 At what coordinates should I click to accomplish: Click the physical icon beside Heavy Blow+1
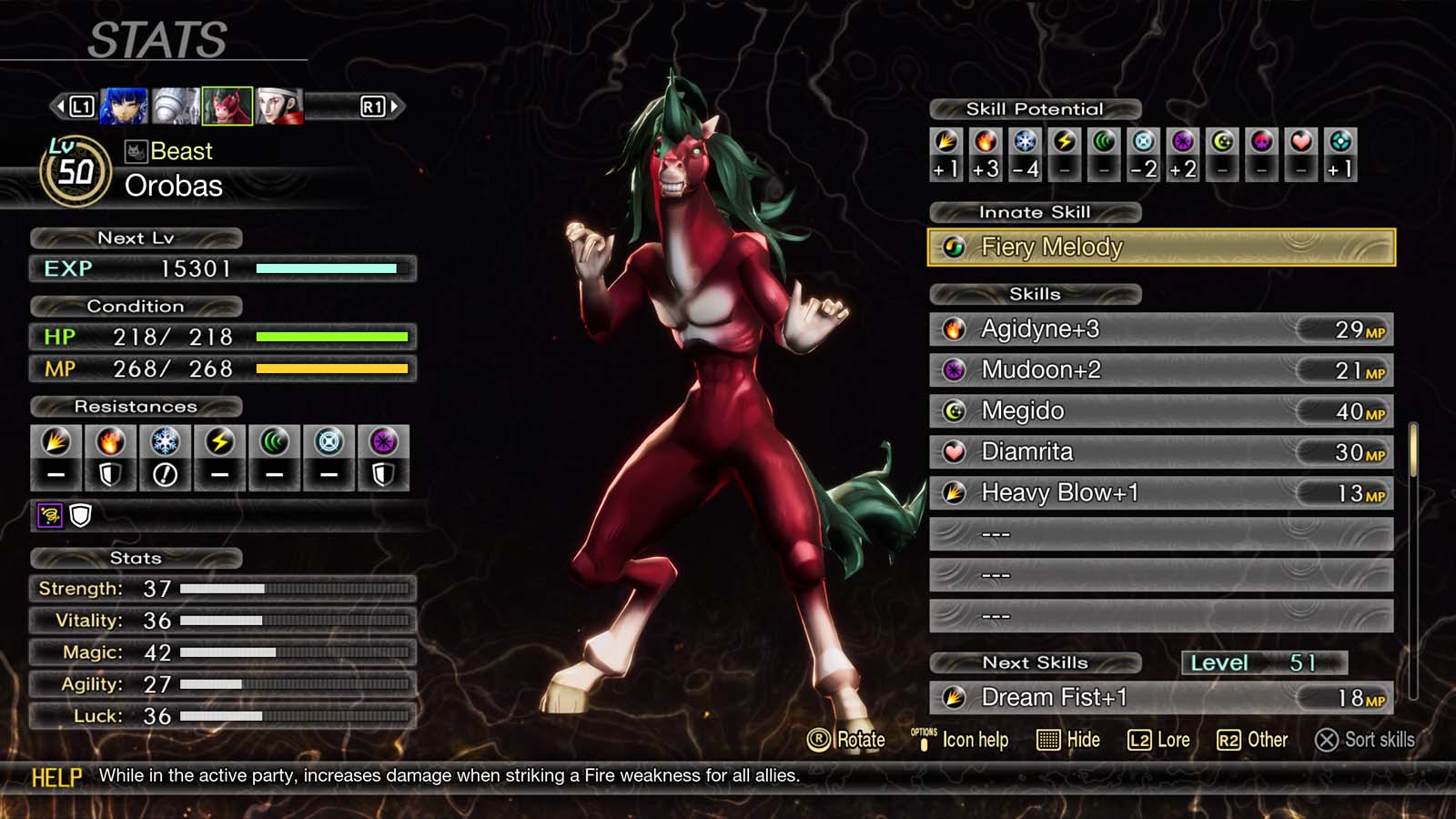(x=954, y=493)
